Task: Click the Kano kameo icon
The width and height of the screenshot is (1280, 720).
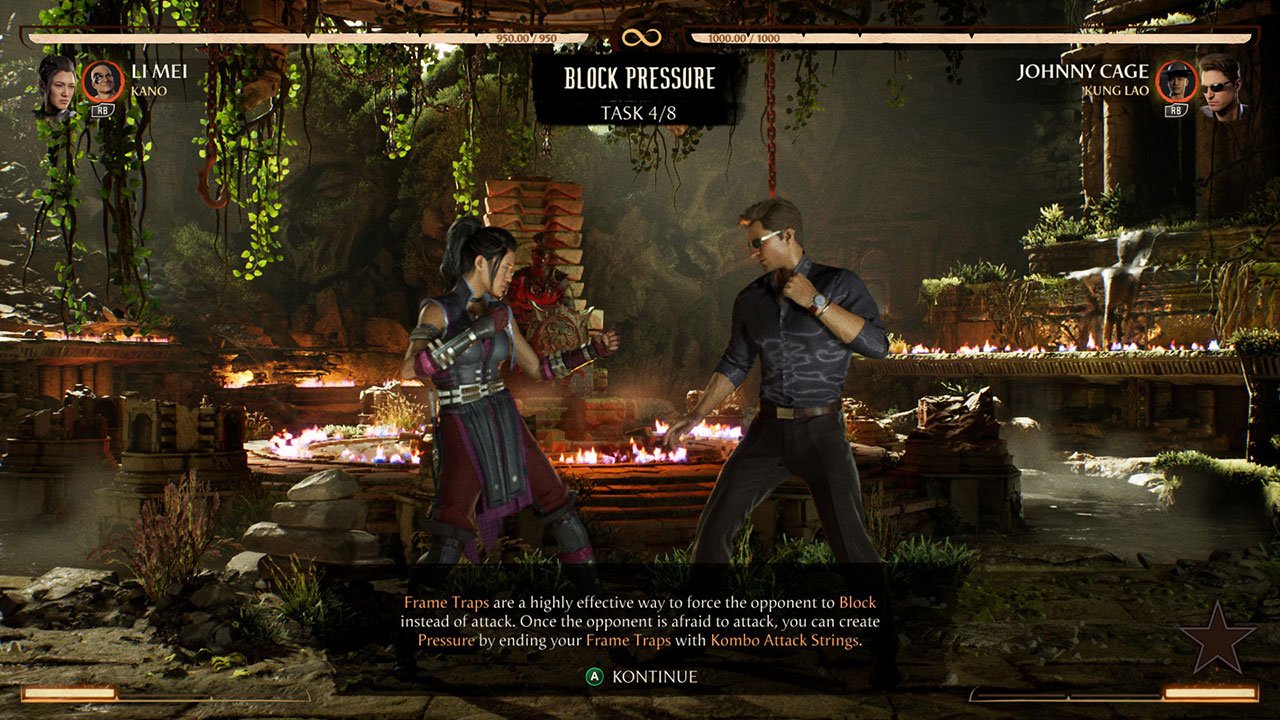Action: 102,80
